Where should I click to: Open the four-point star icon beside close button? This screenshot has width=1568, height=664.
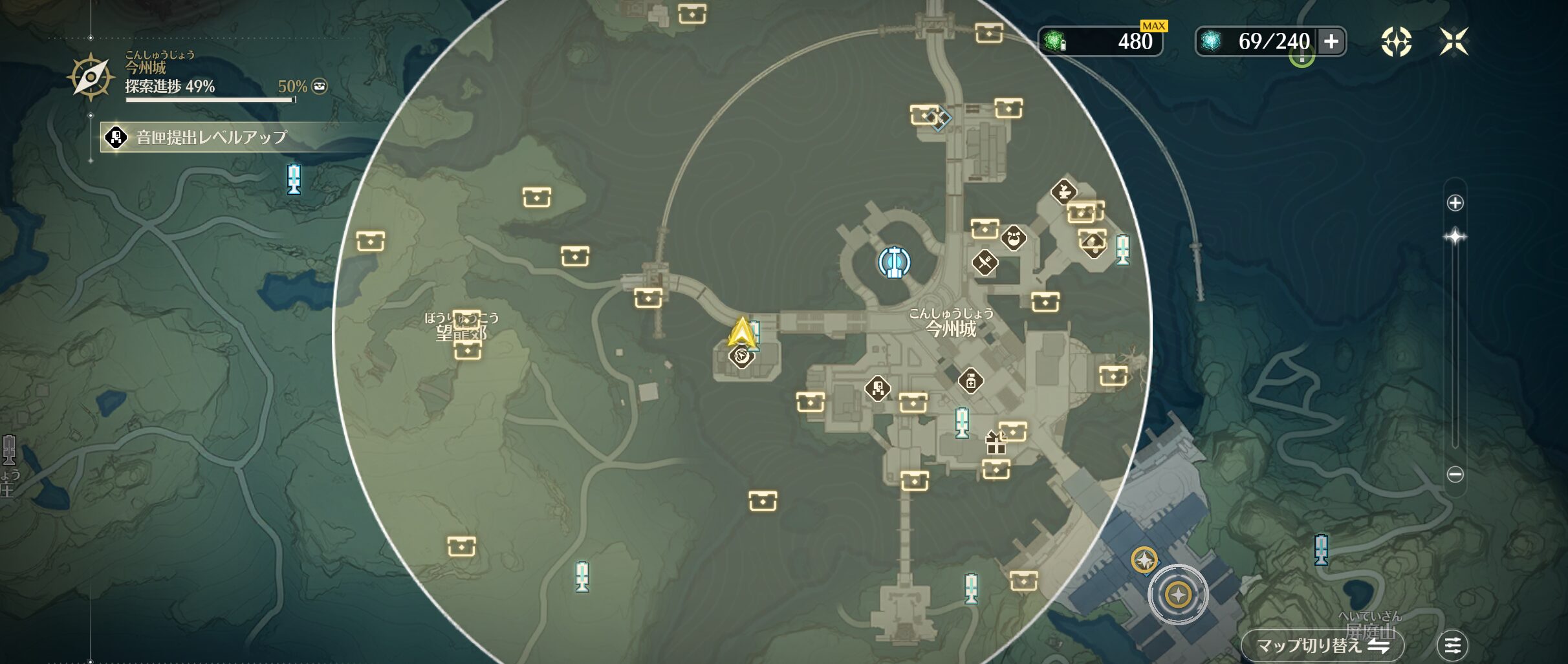(1396, 42)
